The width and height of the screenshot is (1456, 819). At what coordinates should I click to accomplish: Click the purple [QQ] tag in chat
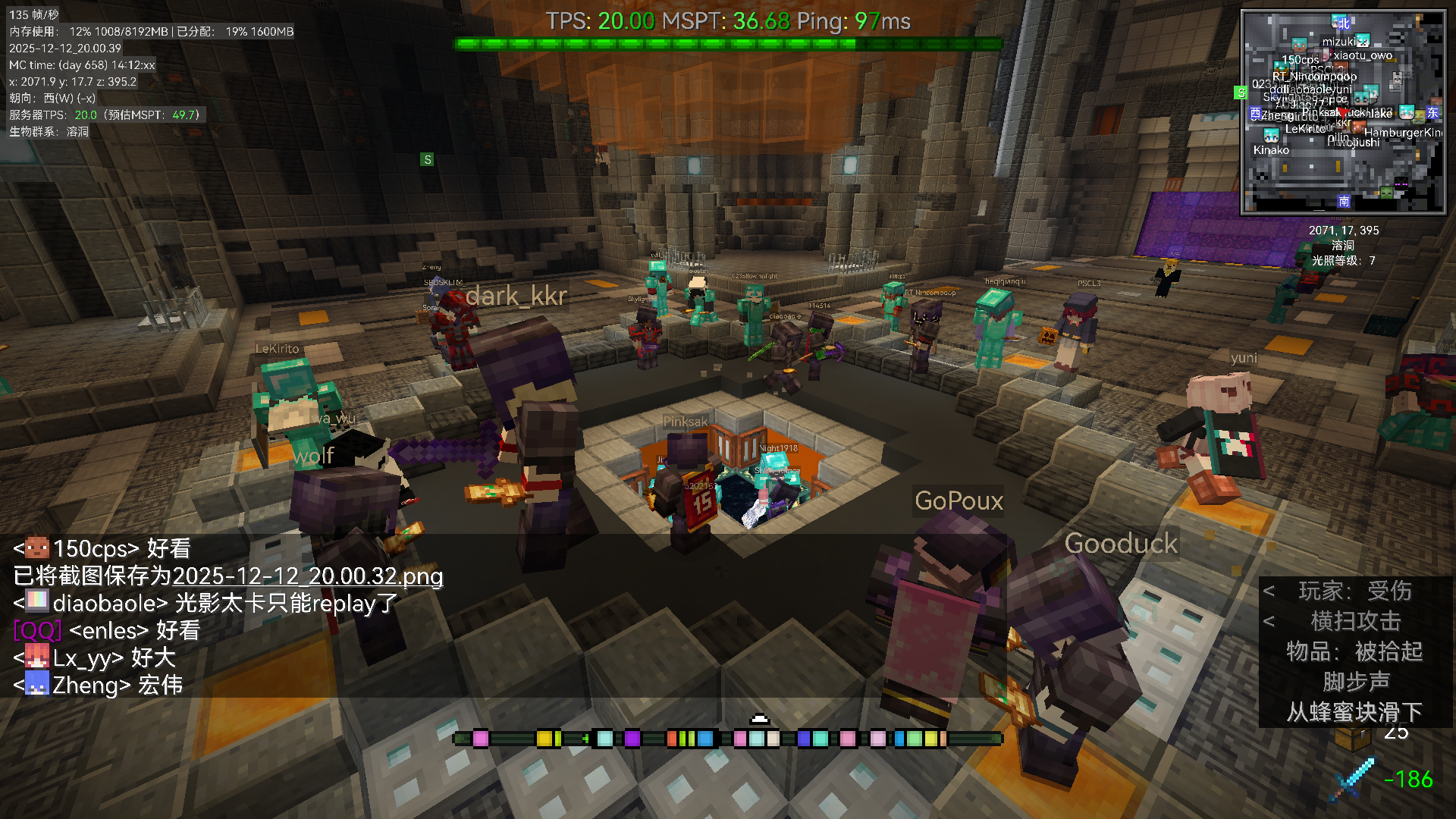36,631
